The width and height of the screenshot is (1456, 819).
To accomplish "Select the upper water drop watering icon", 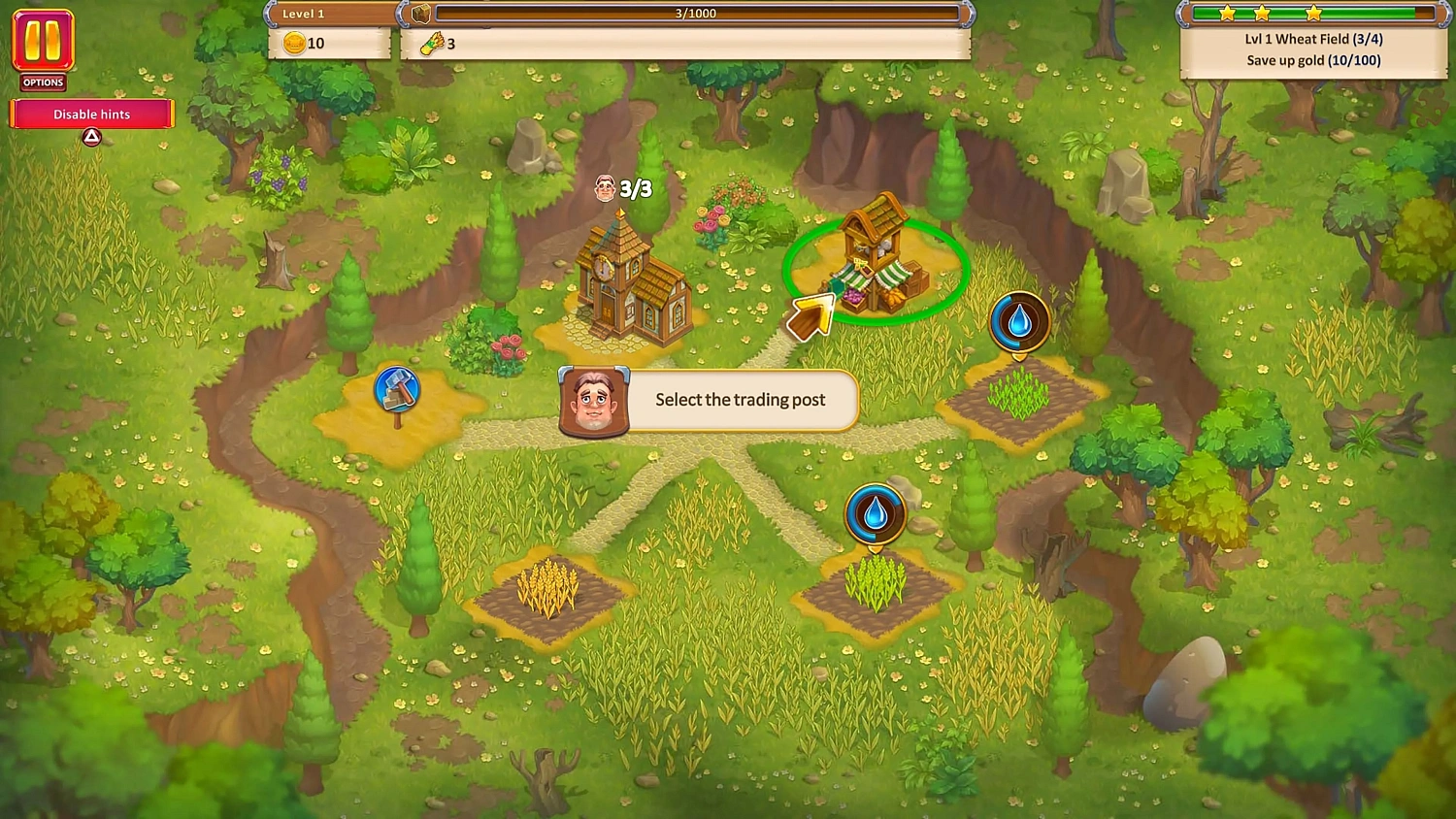I will (x=1017, y=323).
